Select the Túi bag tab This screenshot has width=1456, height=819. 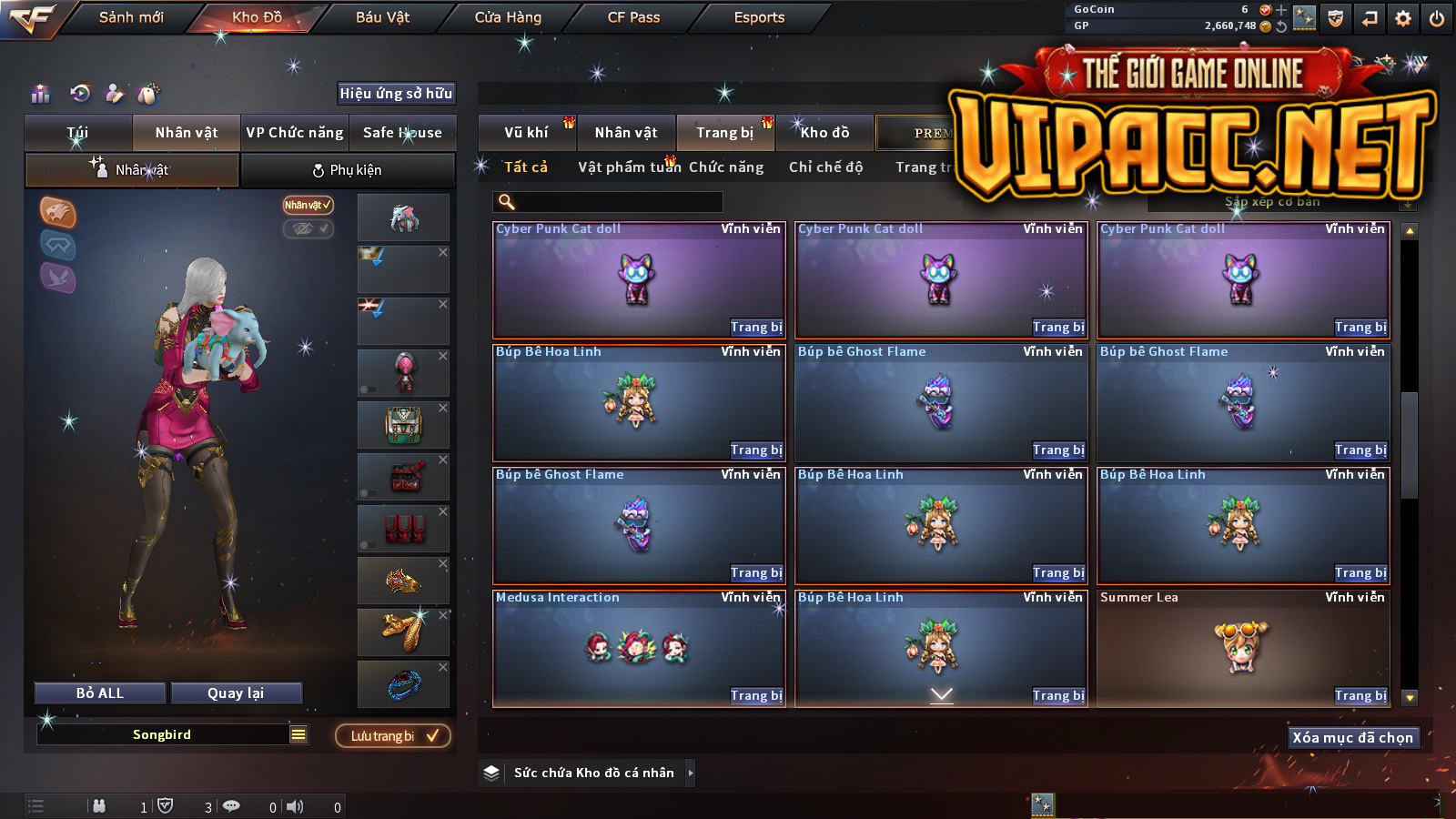point(78,133)
